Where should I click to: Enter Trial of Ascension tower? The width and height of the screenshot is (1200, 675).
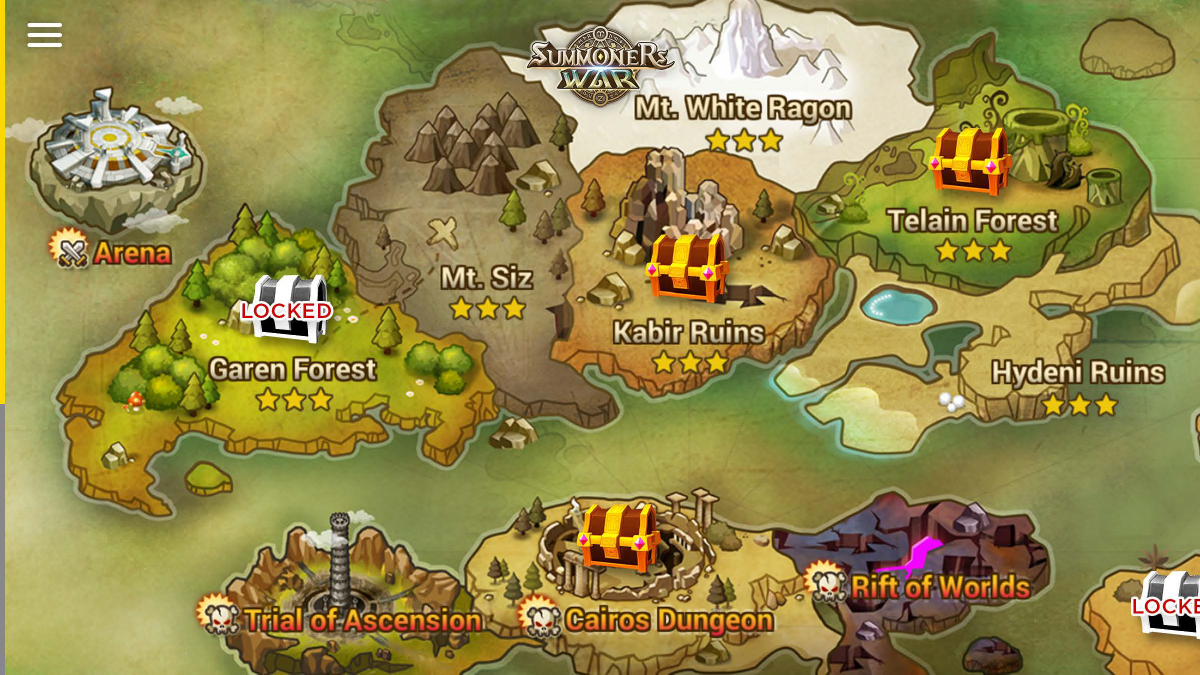click(x=342, y=590)
